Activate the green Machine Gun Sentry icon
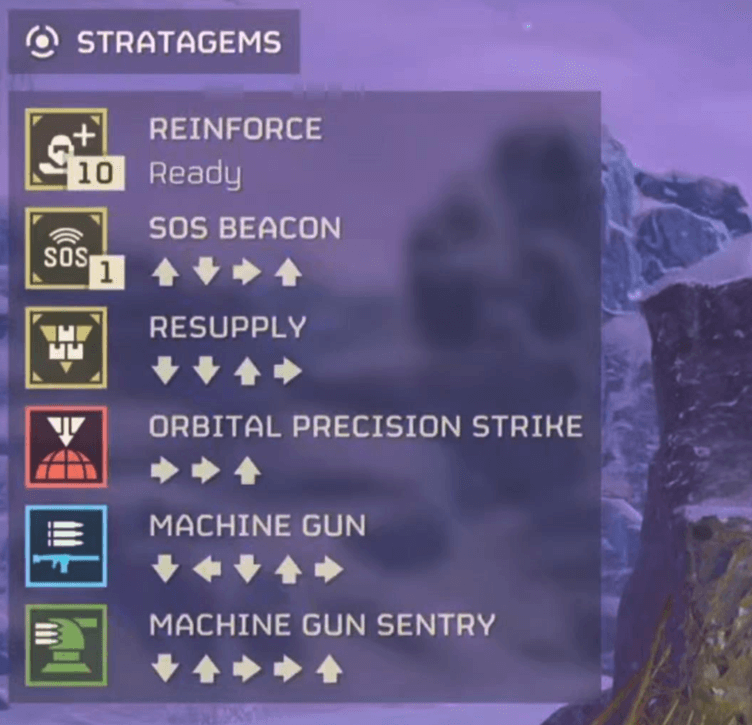Screen dimensions: 752x725 point(66,645)
